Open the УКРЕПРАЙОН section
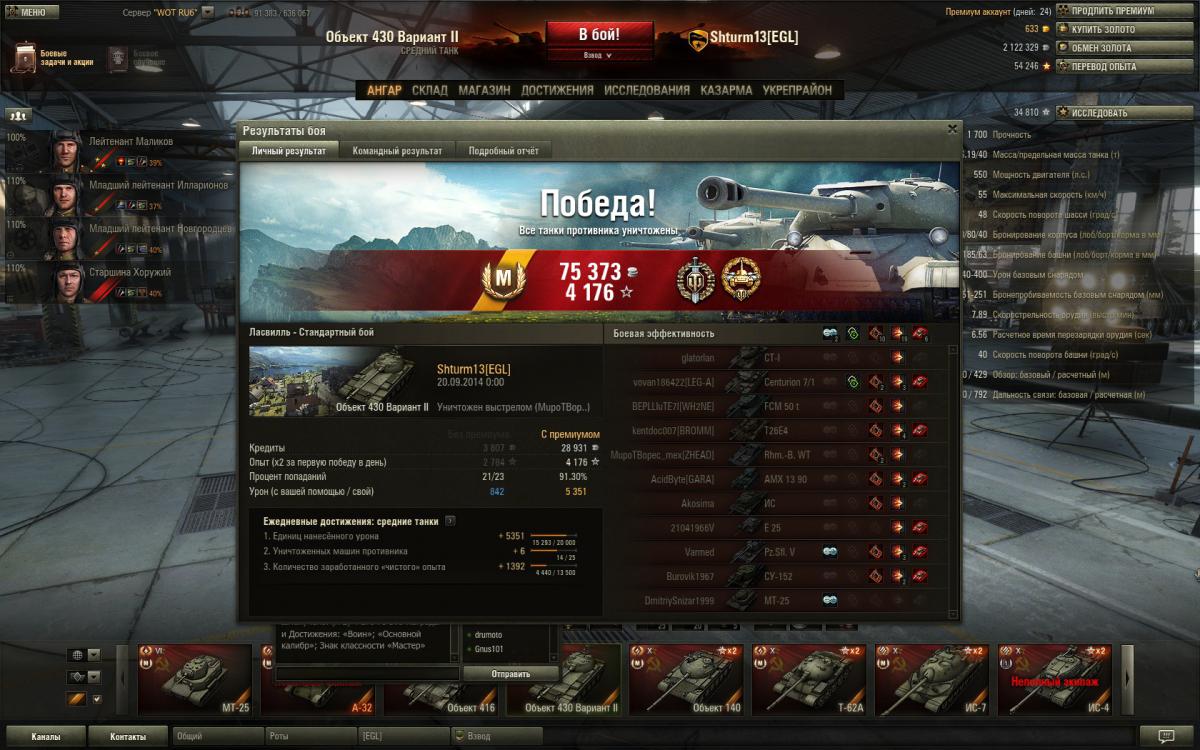Screen dimensions: 1200x750 pyautogui.click(x=797, y=90)
